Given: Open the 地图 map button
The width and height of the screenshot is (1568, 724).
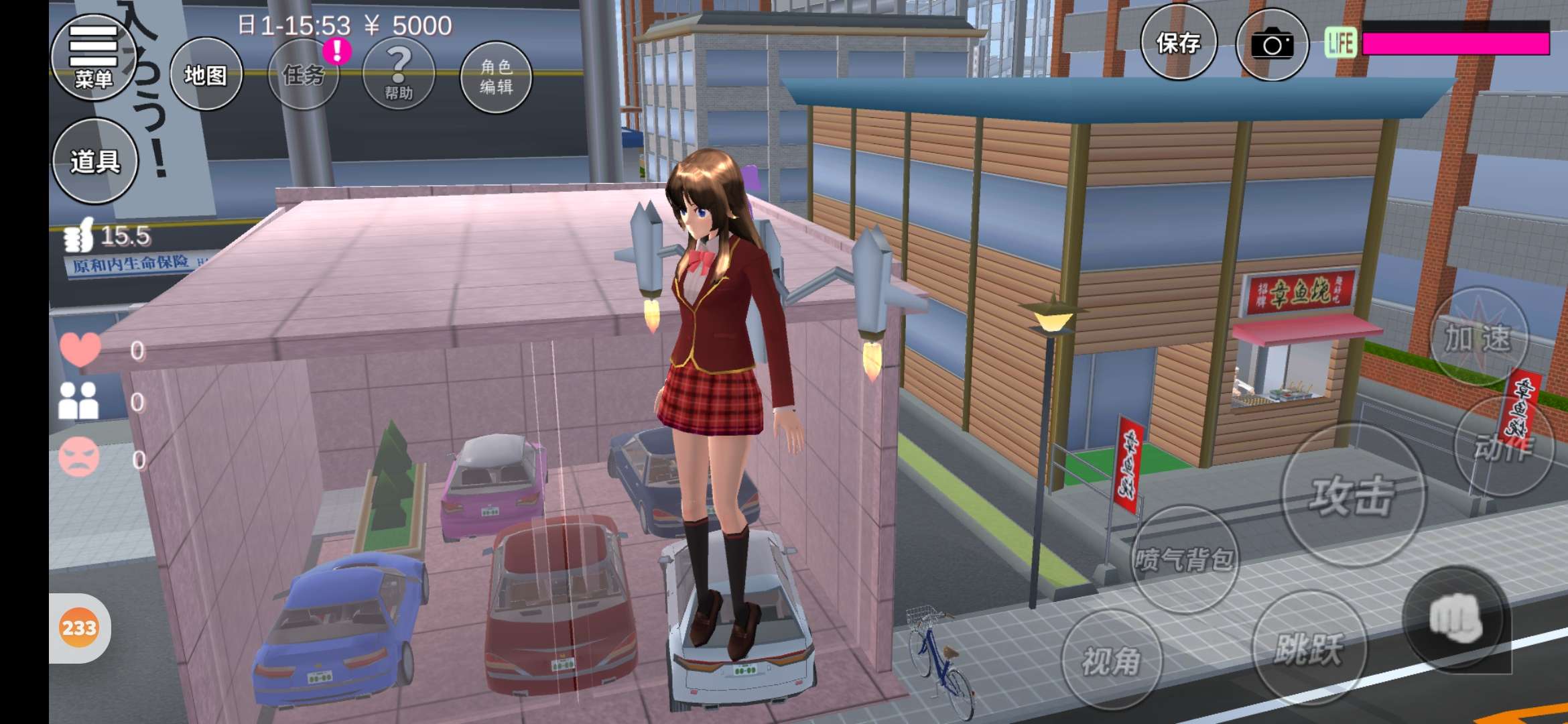Looking at the screenshot, I should point(206,74).
